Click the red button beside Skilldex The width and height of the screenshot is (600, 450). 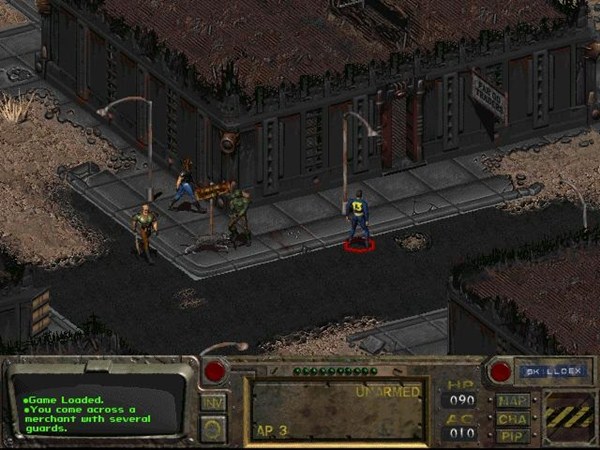pyautogui.click(x=501, y=371)
